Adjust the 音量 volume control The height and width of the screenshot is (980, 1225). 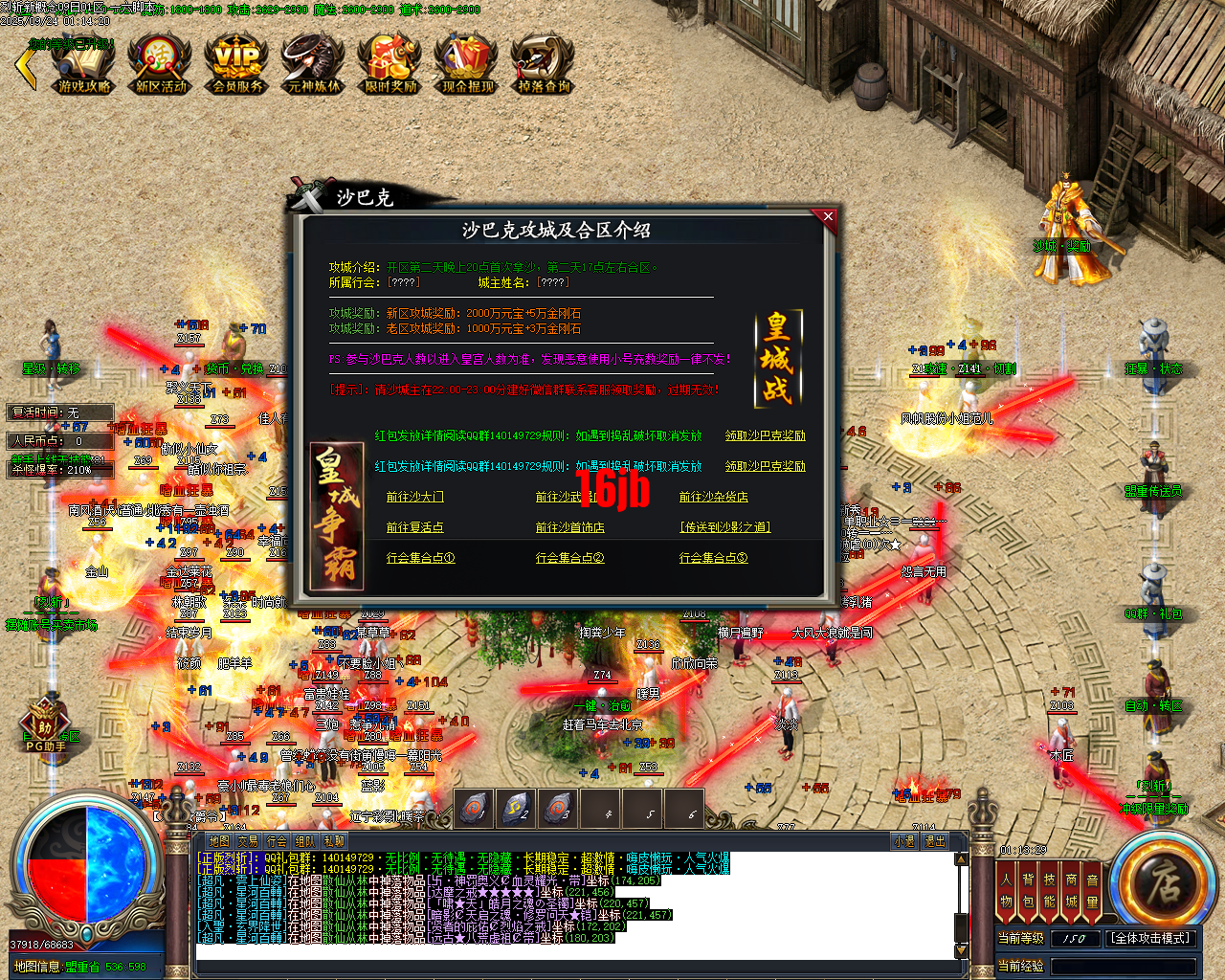point(1091,890)
